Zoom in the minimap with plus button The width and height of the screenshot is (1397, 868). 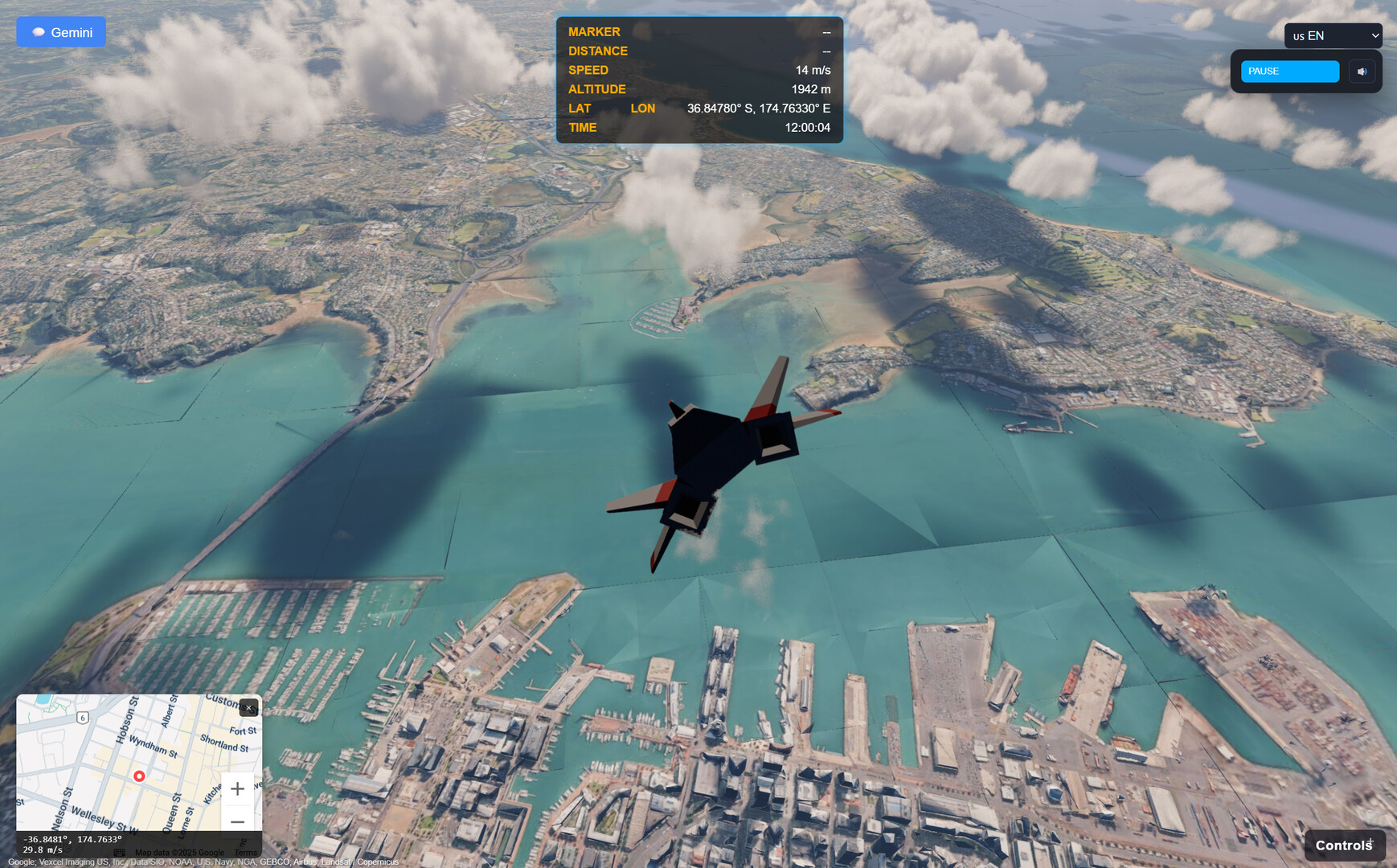click(237, 789)
